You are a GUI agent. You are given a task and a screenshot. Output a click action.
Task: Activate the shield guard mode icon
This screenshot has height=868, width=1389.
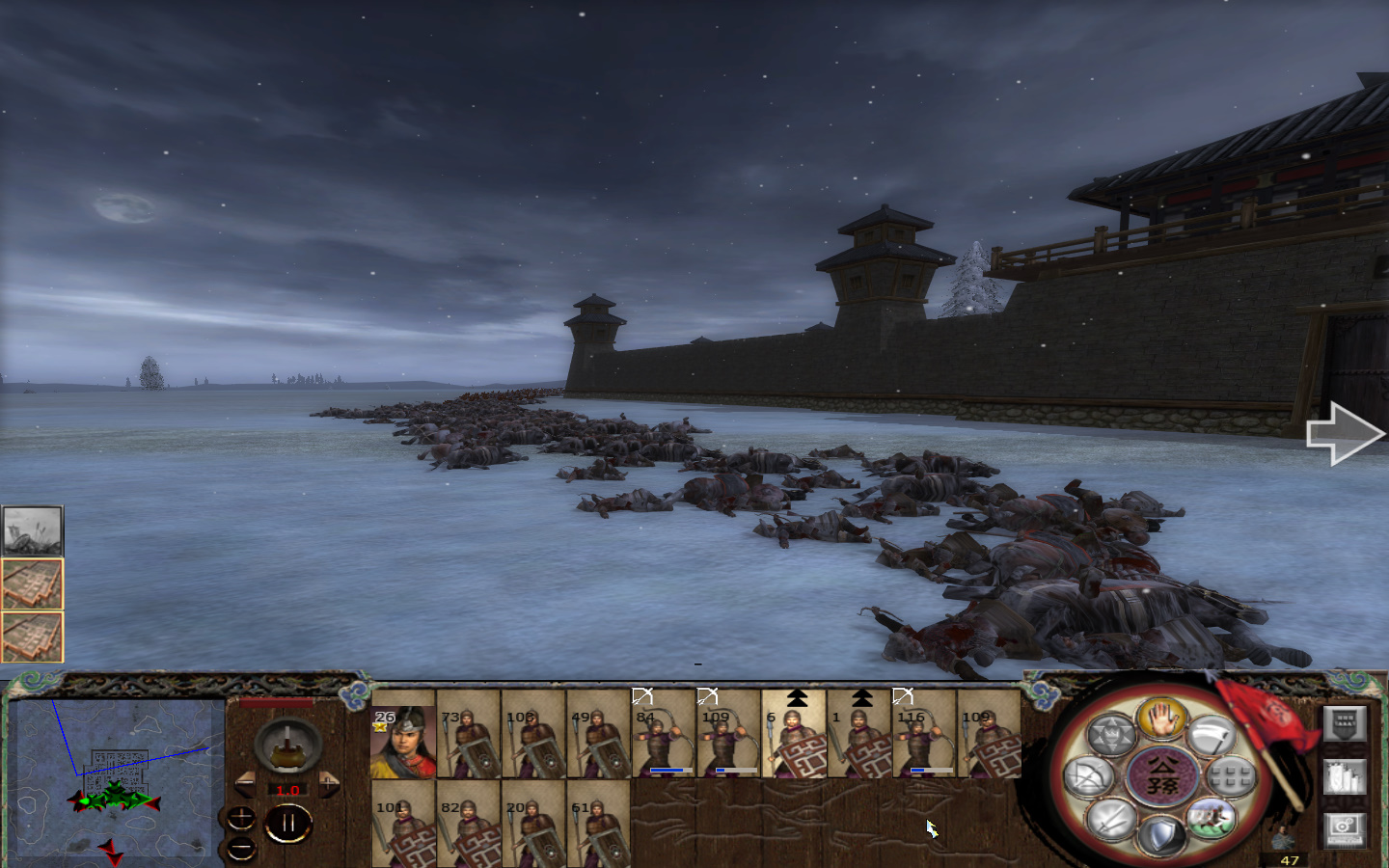[1160, 831]
